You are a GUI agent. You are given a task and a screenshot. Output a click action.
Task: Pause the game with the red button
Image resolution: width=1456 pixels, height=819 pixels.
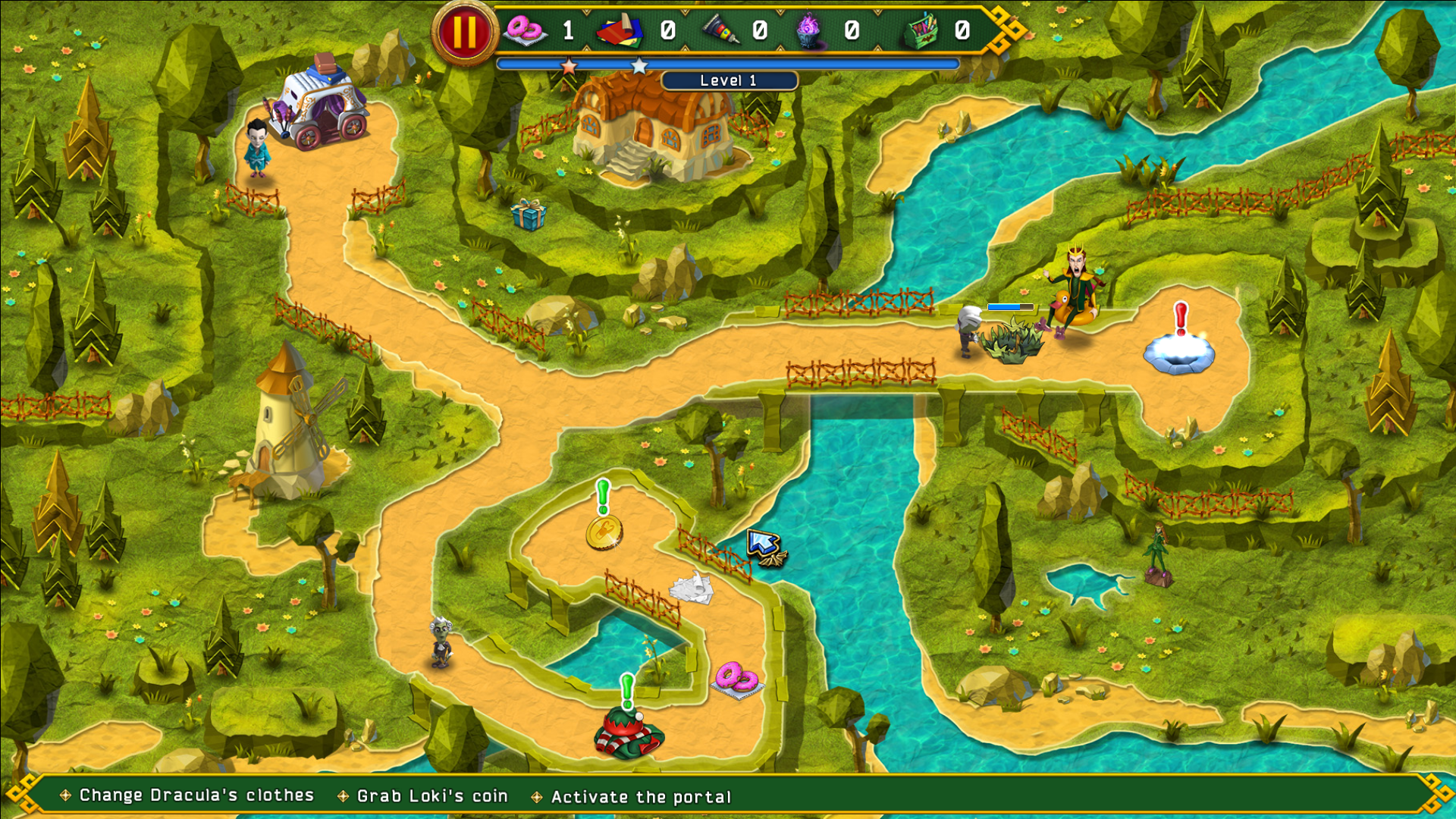click(x=464, y=32)
